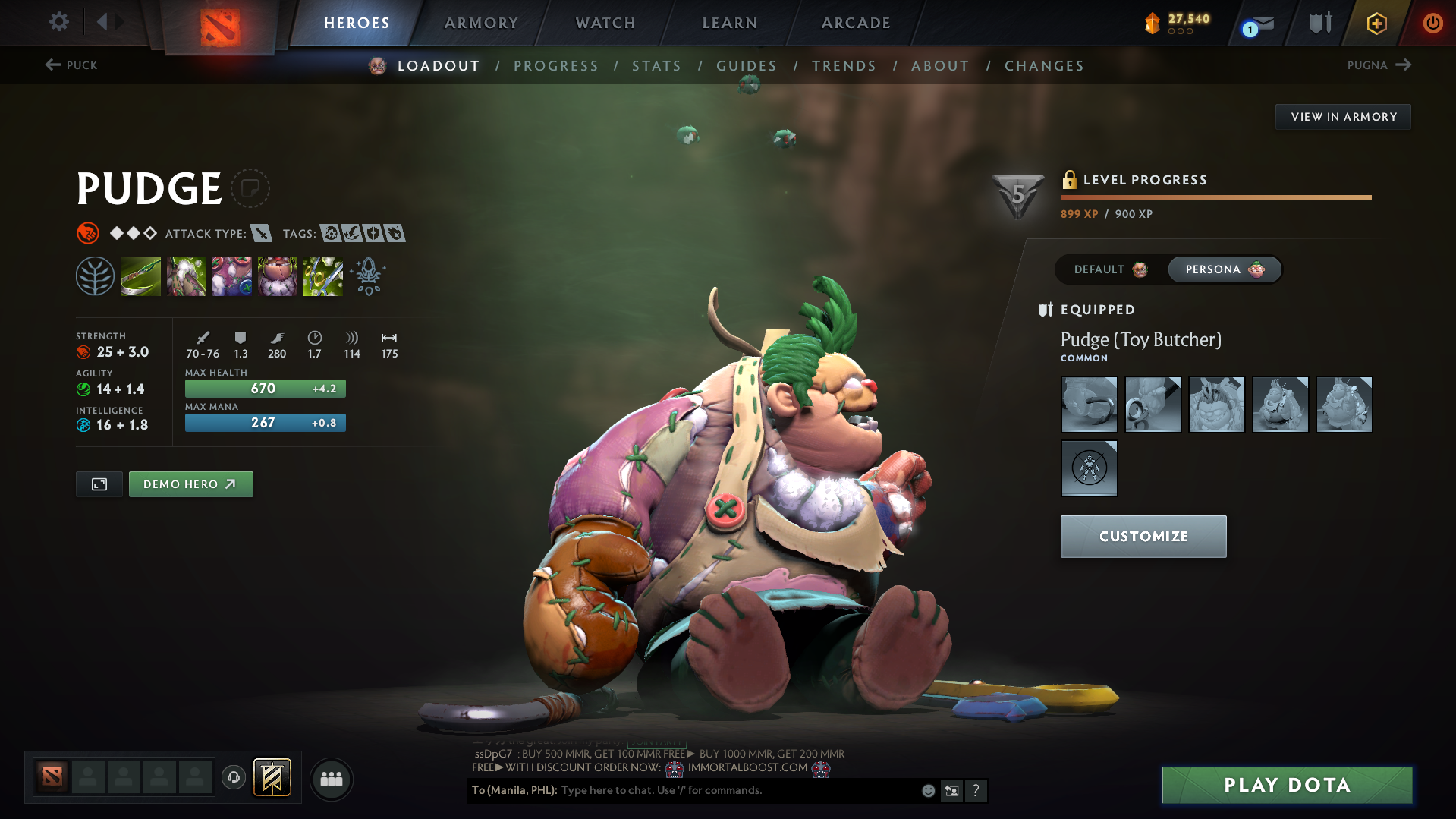
Task: Open the chat channel selector near Manila PHL
Action: pyautogui.click(x=513, y=790)
